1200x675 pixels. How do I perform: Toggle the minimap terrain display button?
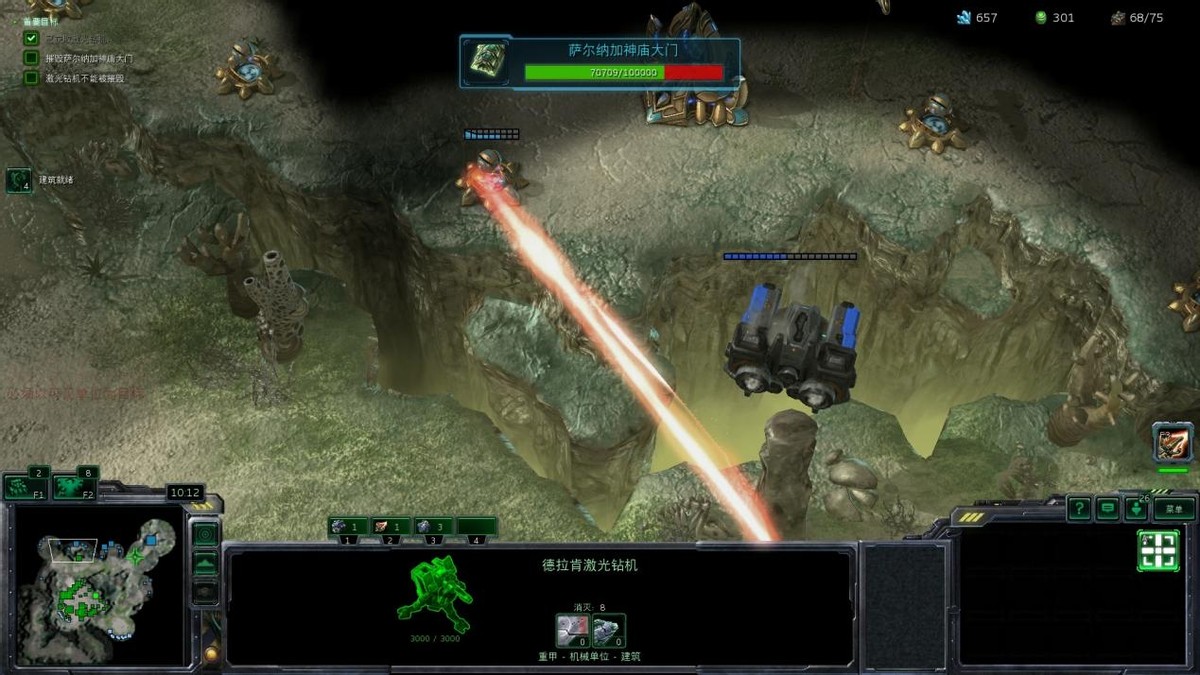pyautogui.click(x=205, y=564)
